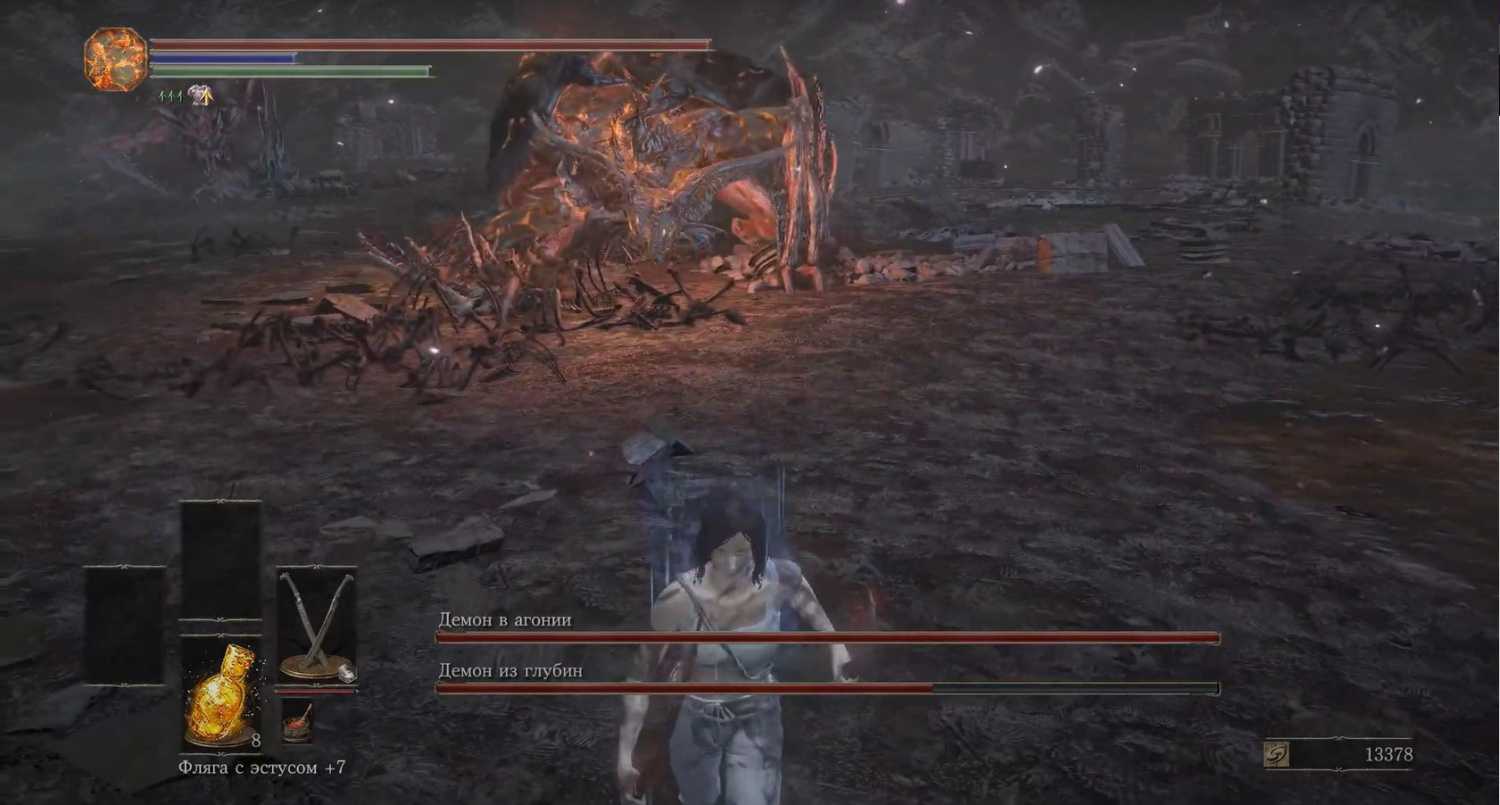Screen dimensions: 1500x805
Task: Select the small red bowl item icon
Action: pos(296,720)
